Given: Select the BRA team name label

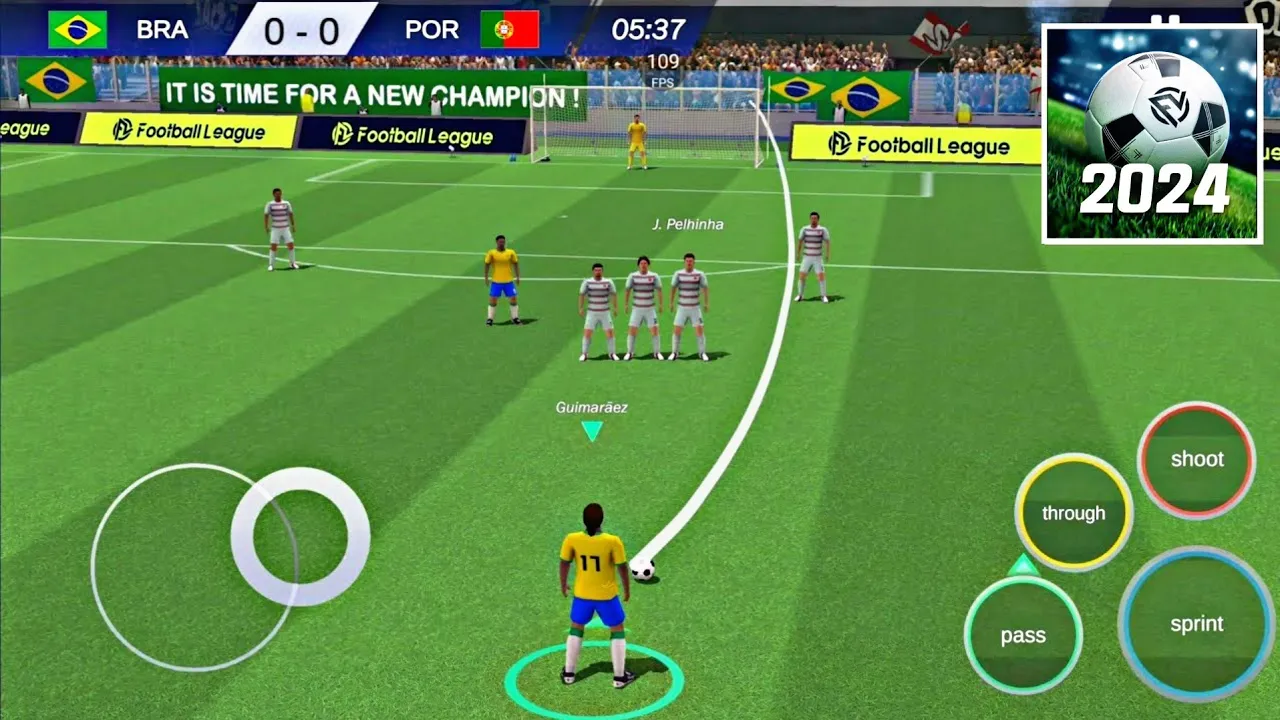Looking at the screenshot, I should pos(163,29).
